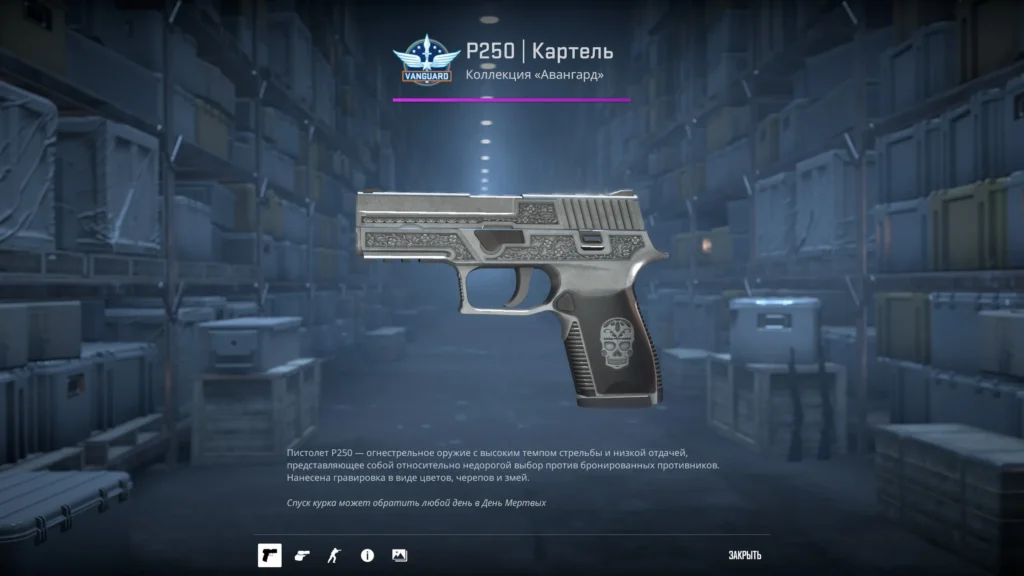Click the picture background icon
This screenshot has height=576, width=1024.
399,555
